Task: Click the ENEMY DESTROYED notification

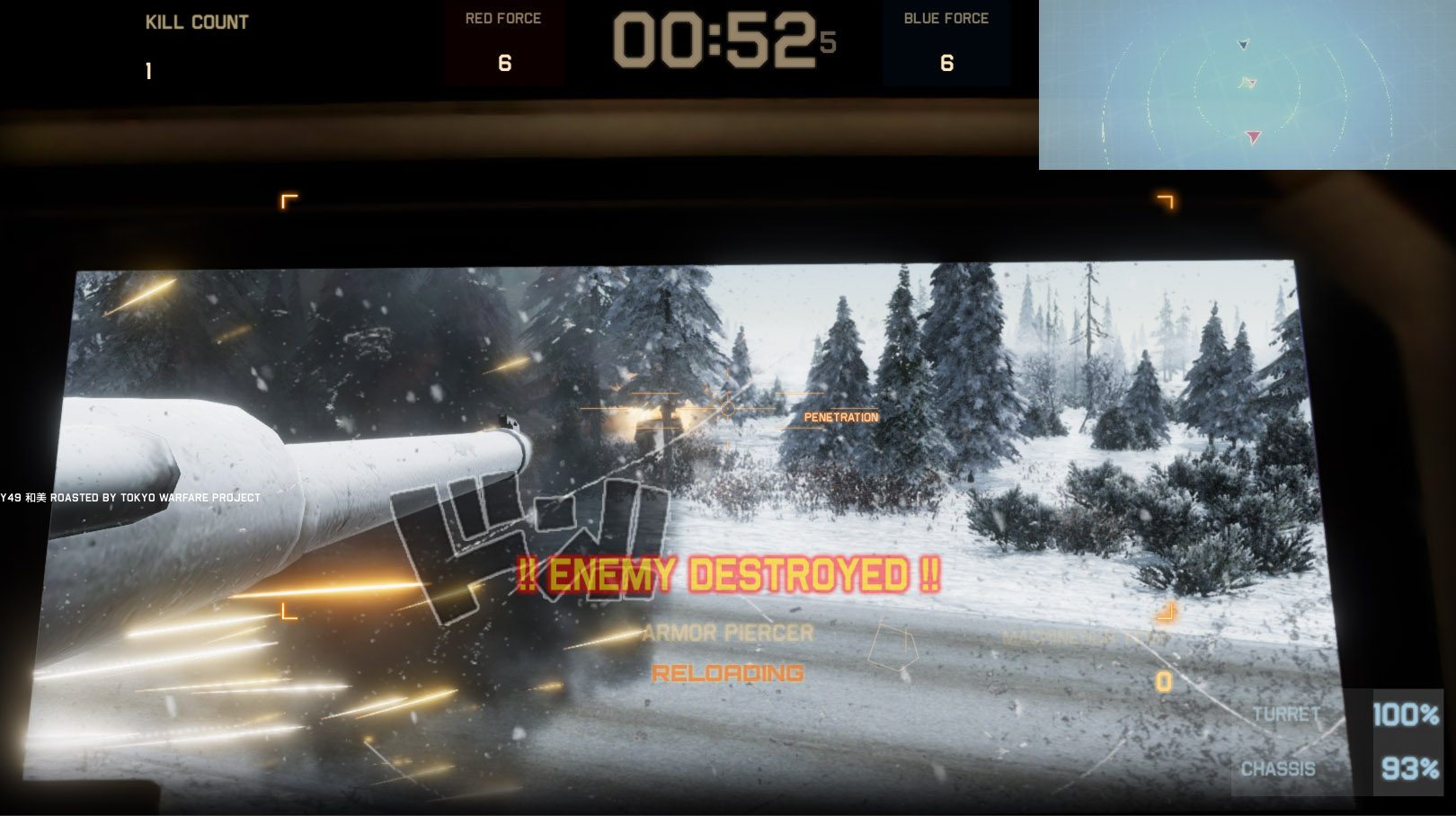Action: (730, 570)
